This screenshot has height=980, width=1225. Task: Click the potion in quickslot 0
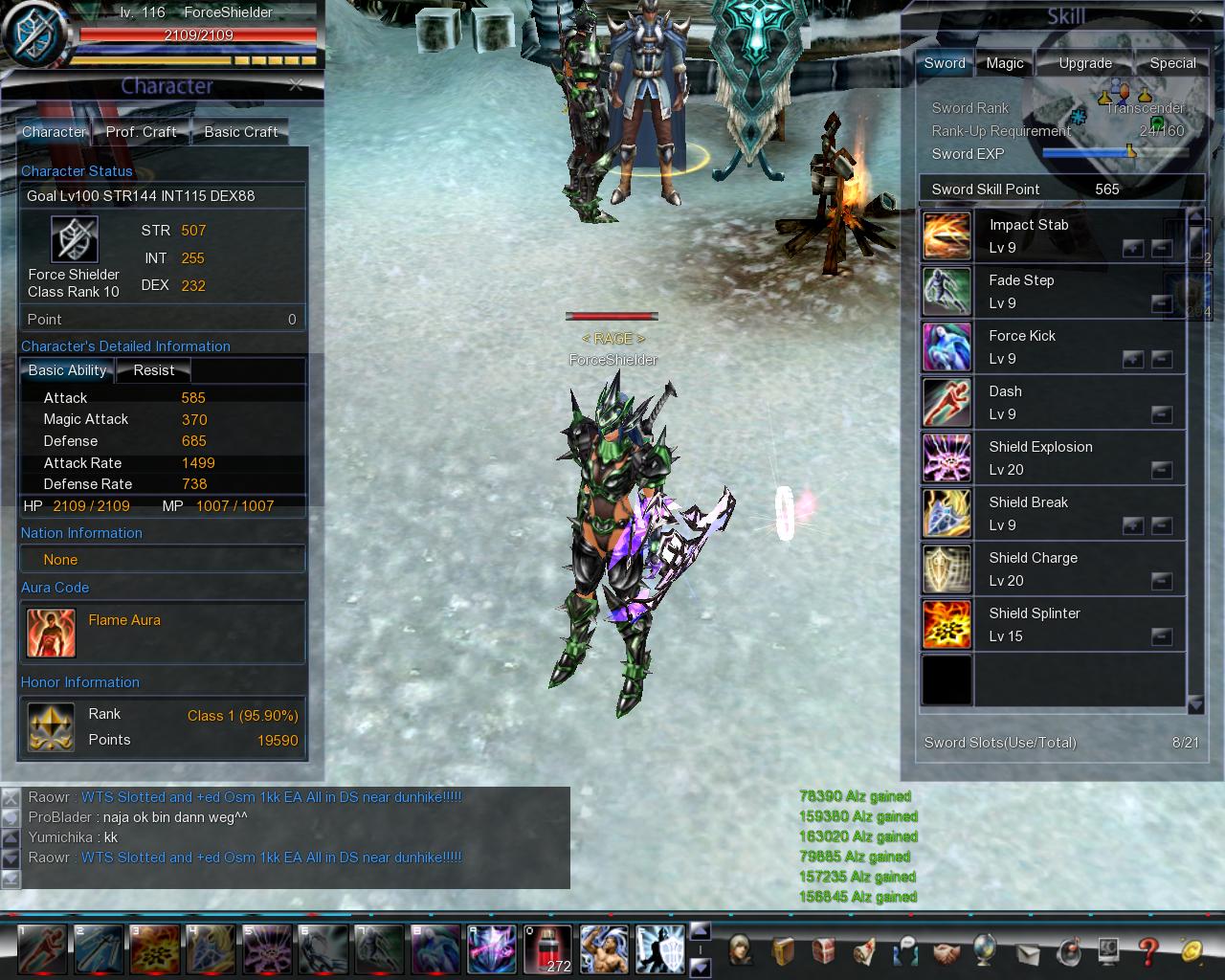coord(548,948)
